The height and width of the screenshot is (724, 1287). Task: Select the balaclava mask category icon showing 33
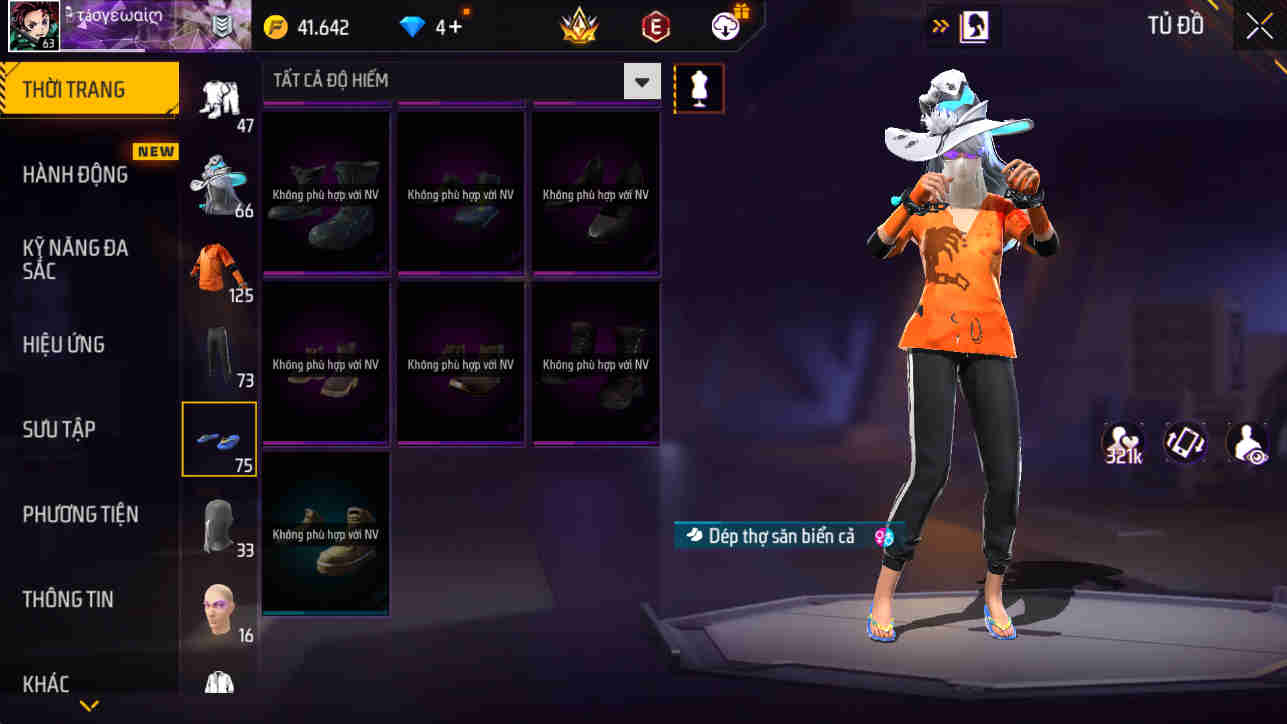219,523
